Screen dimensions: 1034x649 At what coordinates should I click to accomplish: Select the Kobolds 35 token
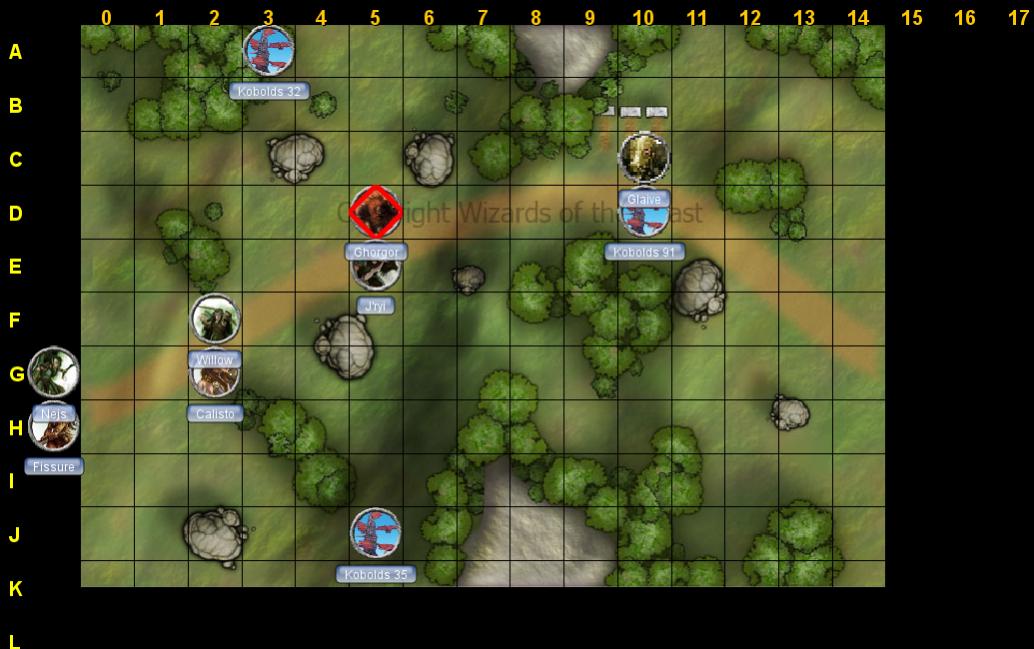(x=376, y=533)
